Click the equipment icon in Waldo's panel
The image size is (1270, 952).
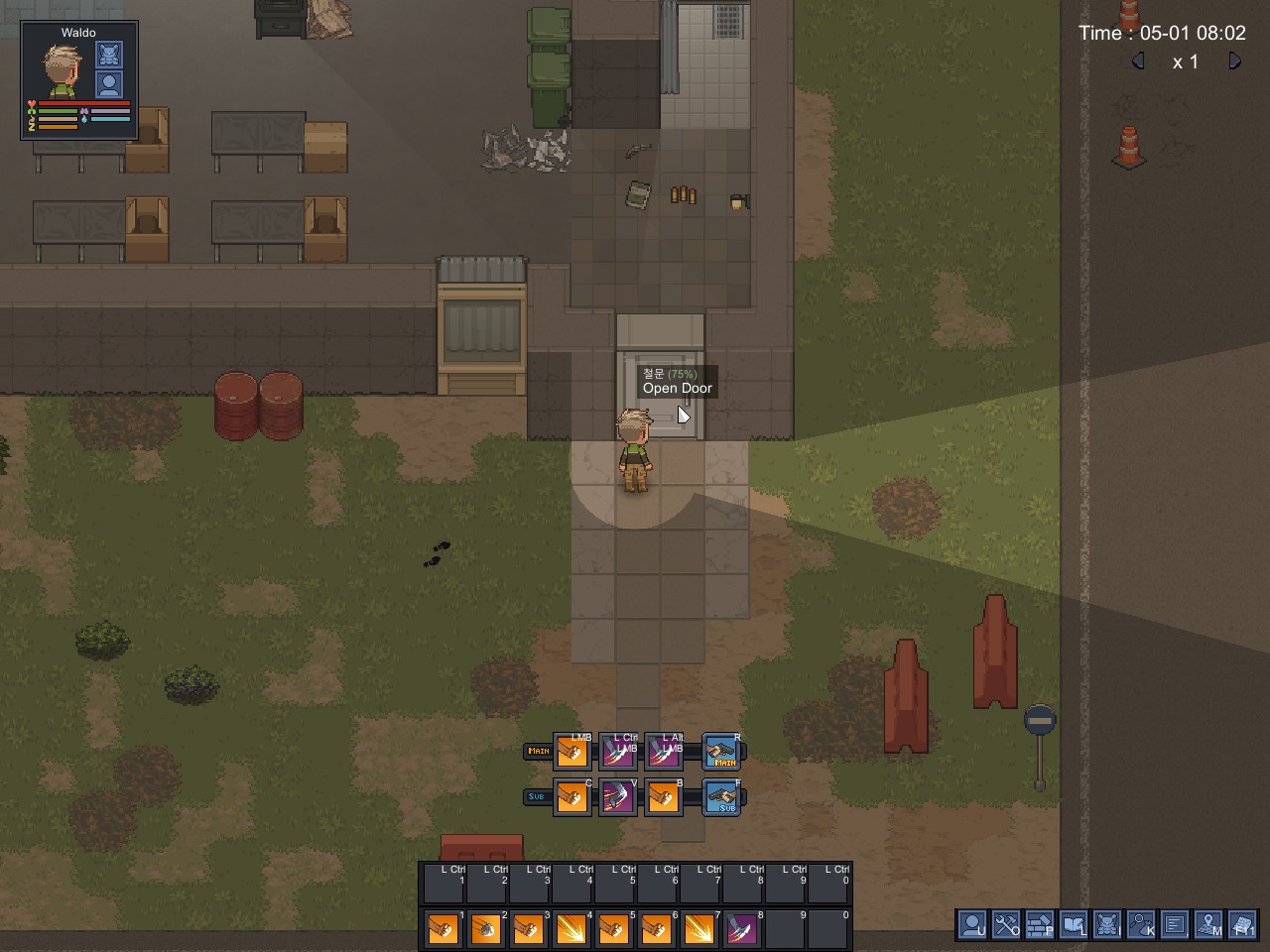click(x=109, y=55)
